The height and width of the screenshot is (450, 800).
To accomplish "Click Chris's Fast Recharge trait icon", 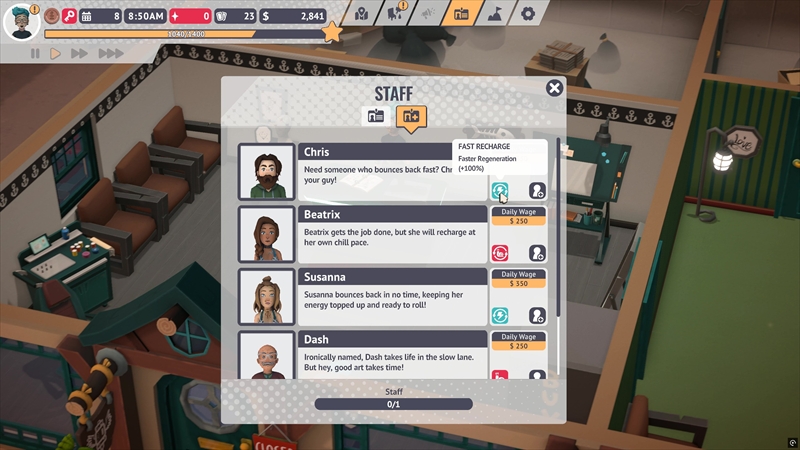I will (x=500, y=190).
